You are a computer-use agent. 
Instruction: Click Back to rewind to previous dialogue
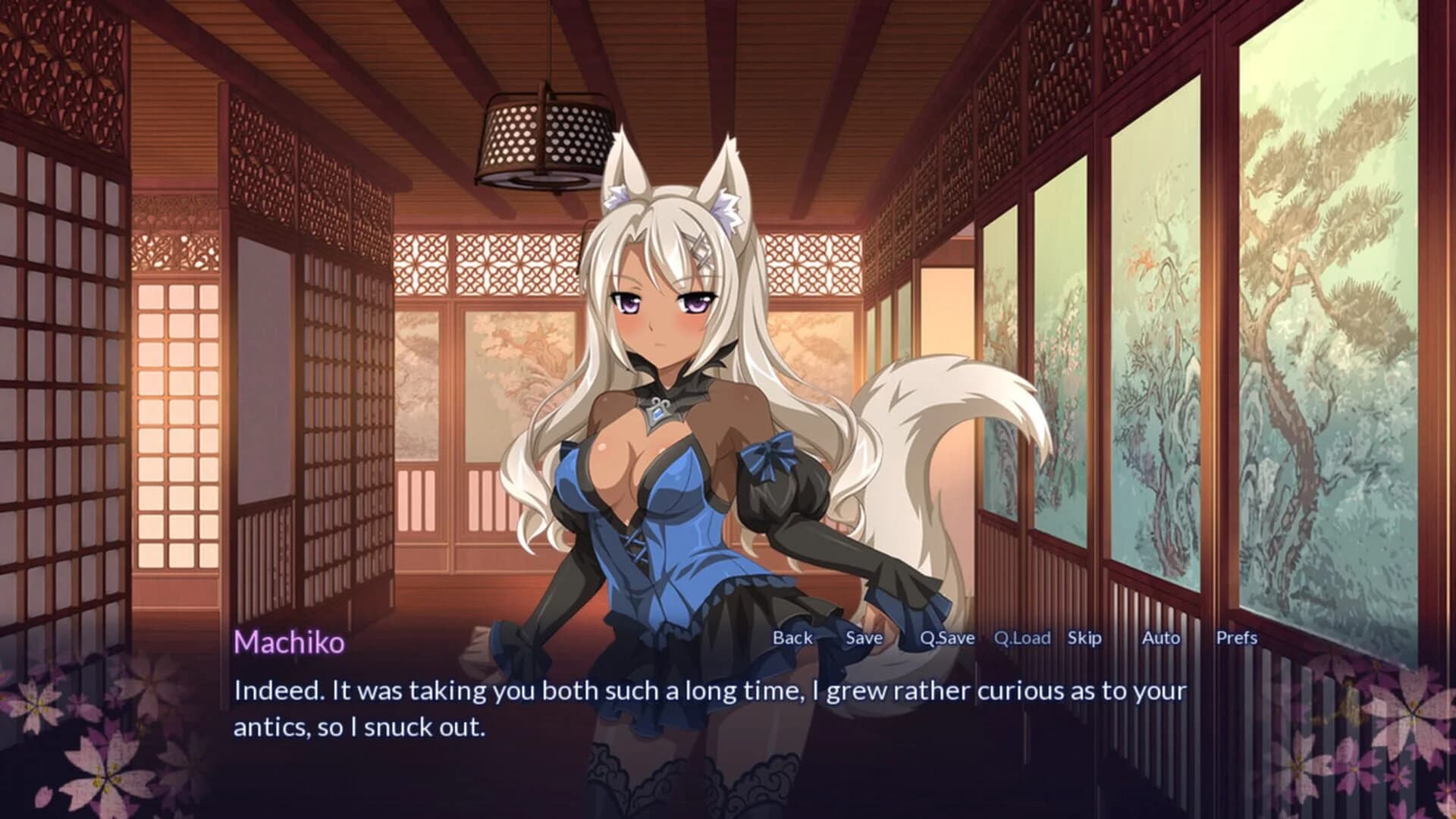point(791,638)
